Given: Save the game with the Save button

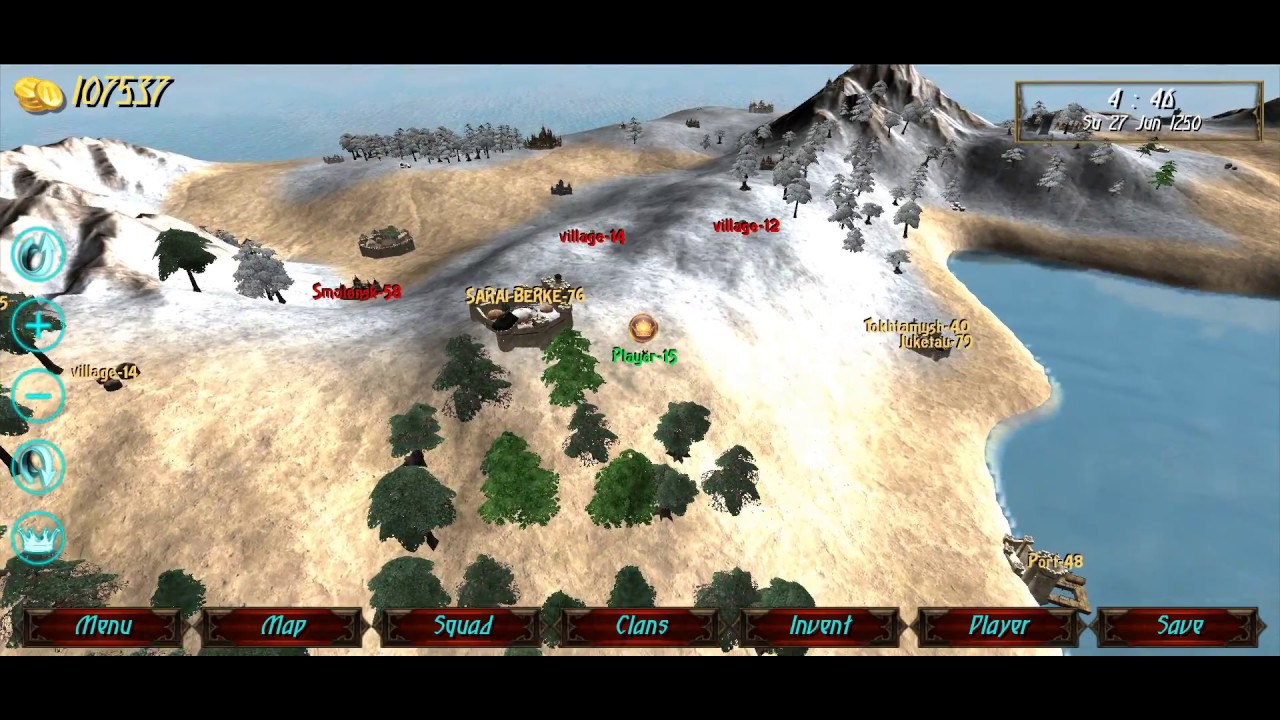Looking at the screenshot, I should point(1179,626).
